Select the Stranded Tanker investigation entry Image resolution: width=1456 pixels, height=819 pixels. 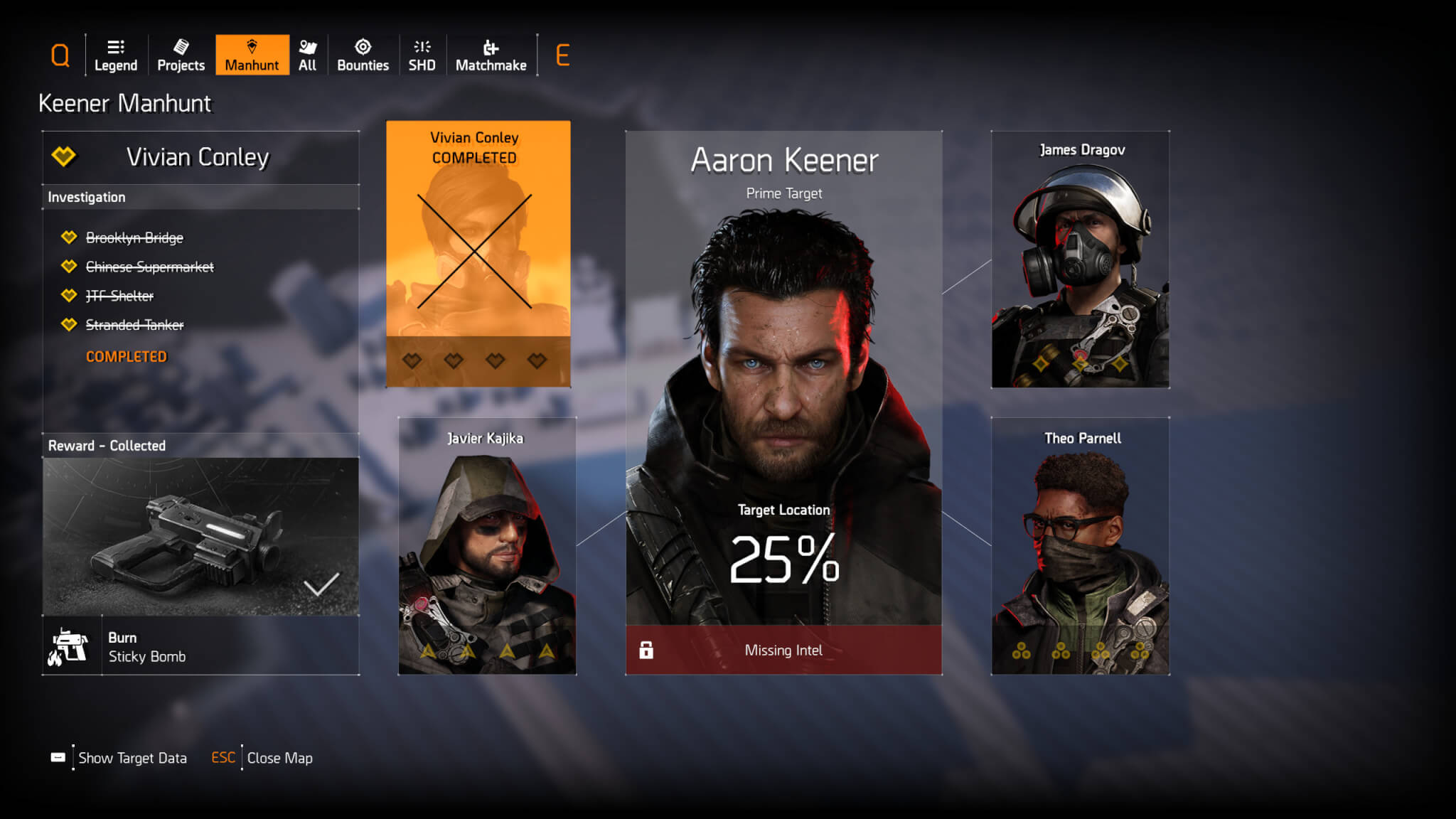(x=134, y=325)
